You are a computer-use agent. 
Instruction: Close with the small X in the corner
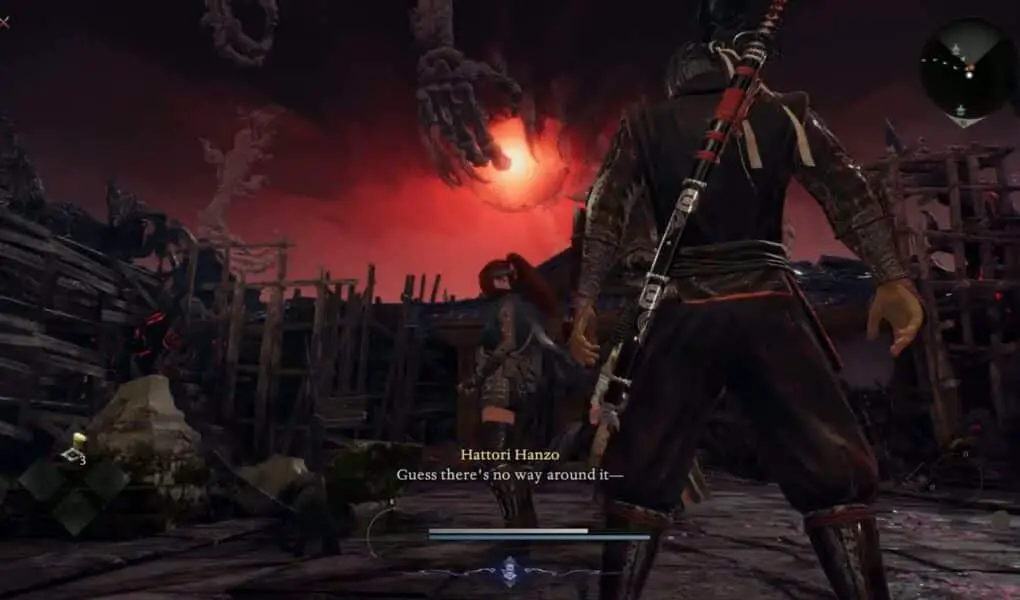[x=4, y=22]
